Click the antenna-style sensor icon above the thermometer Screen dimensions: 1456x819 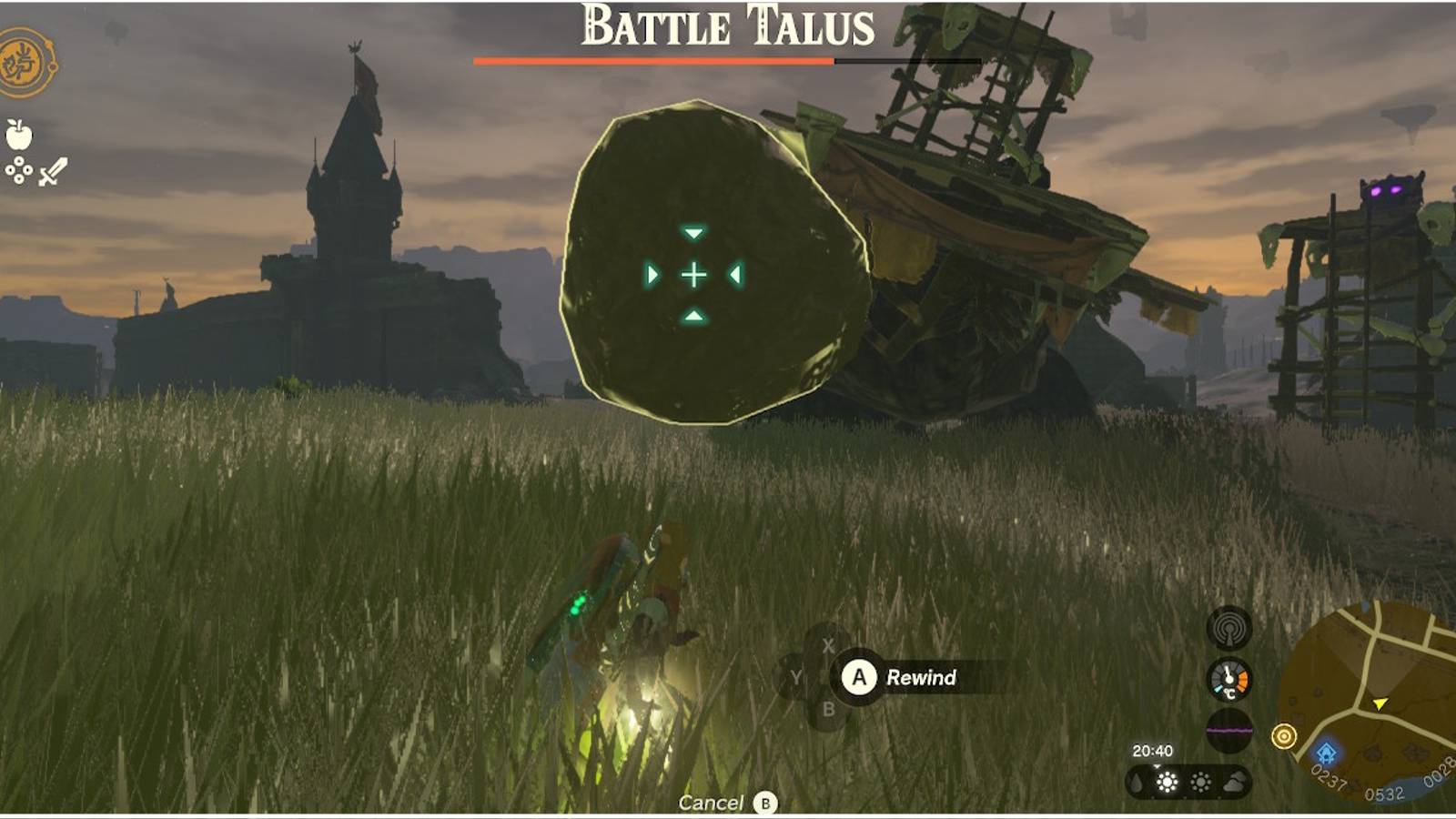point(1230,628)
